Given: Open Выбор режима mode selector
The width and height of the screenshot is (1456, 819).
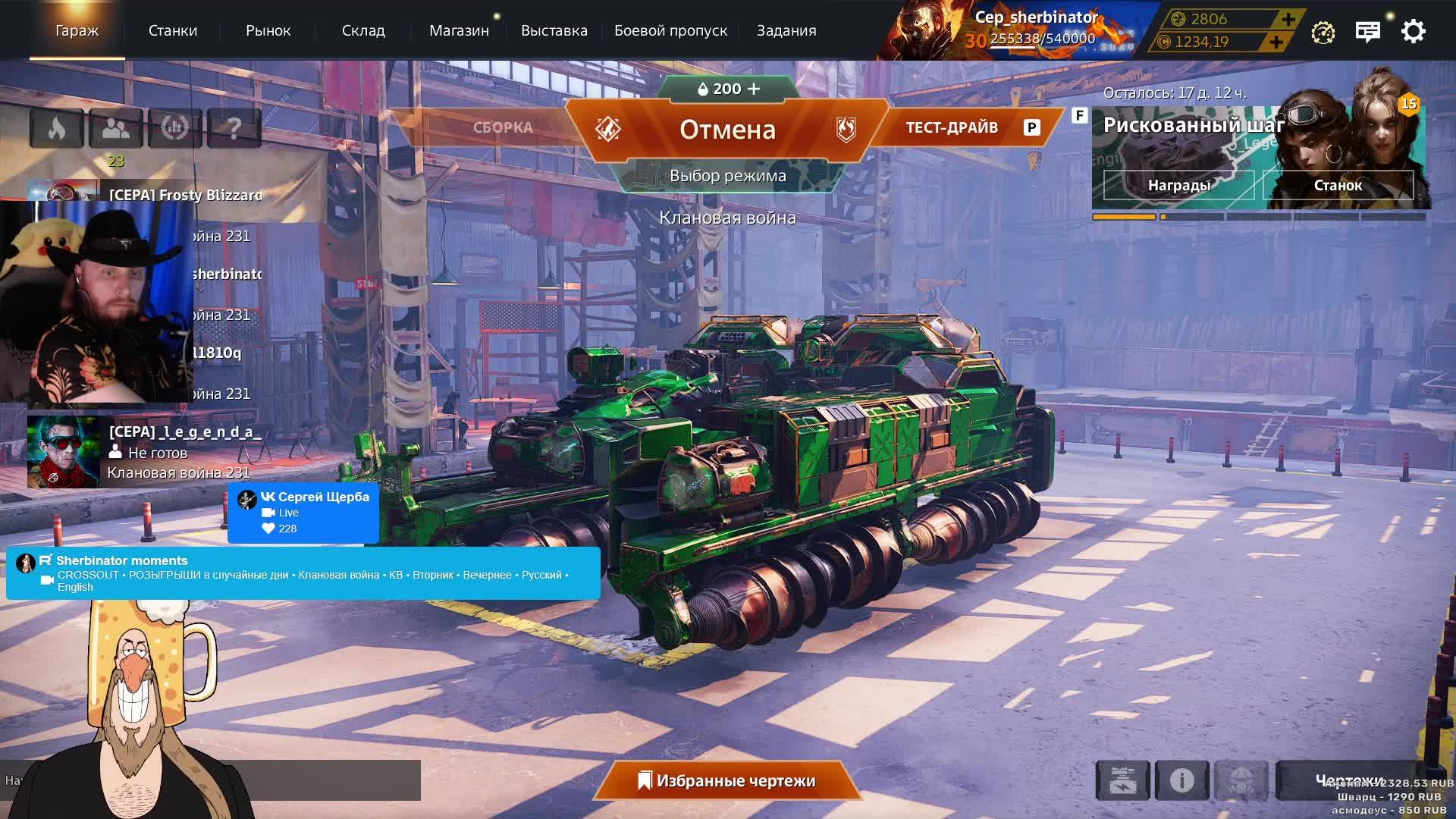Looking at the screenshot, I should point(727,176).
